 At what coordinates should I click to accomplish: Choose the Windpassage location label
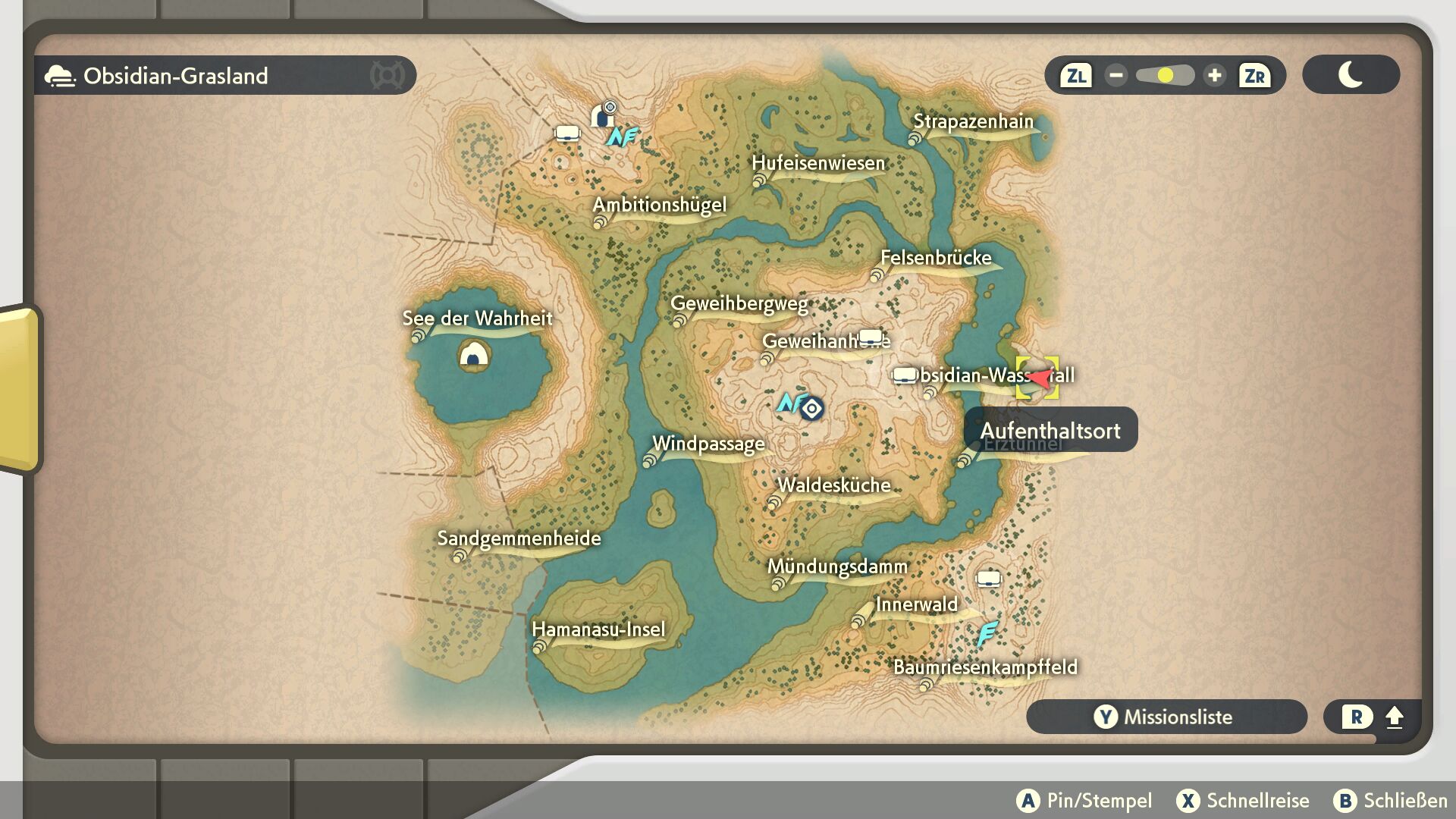click(708, 444)
